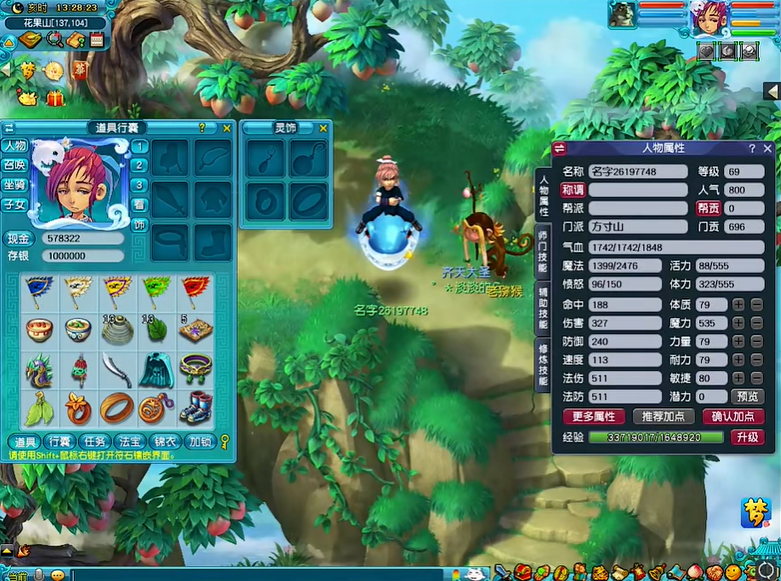Switch to the 行囊 bag tab

coord(62,441)
